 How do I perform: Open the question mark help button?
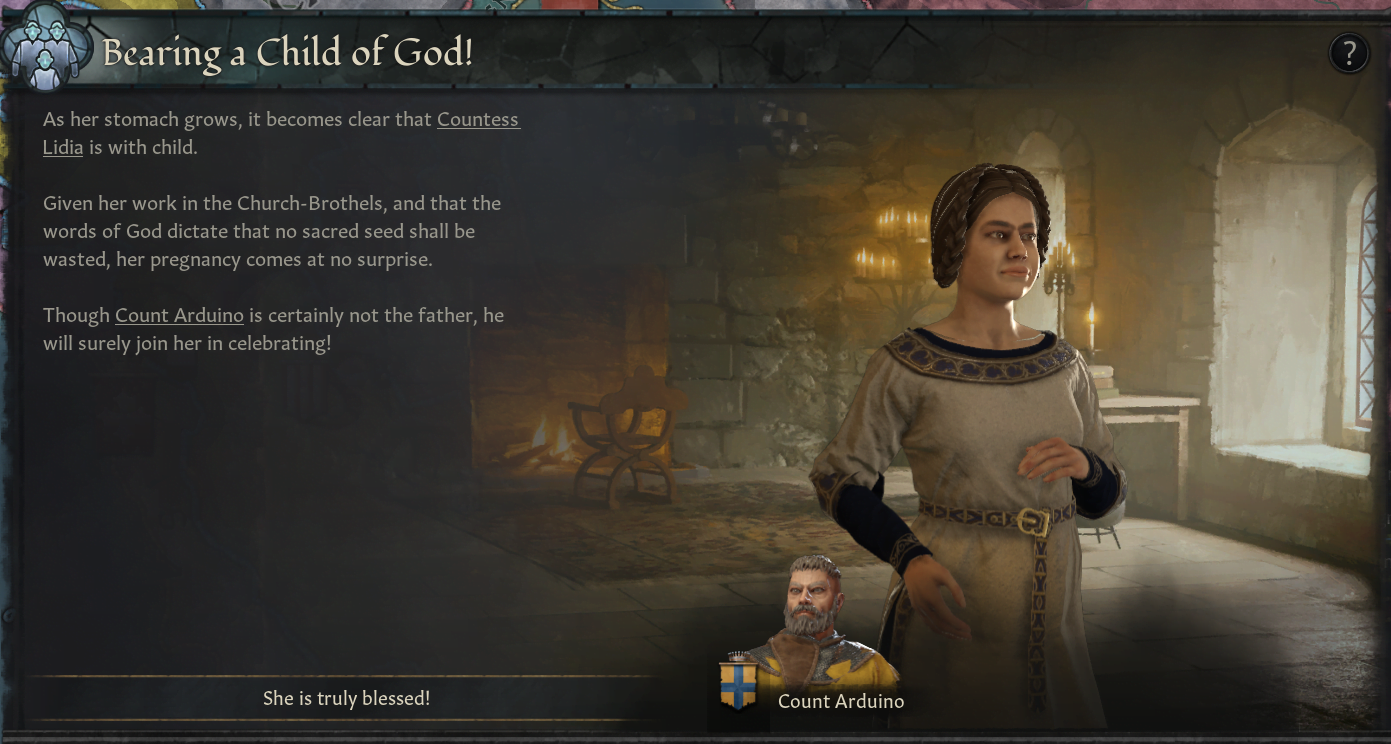1348,53
